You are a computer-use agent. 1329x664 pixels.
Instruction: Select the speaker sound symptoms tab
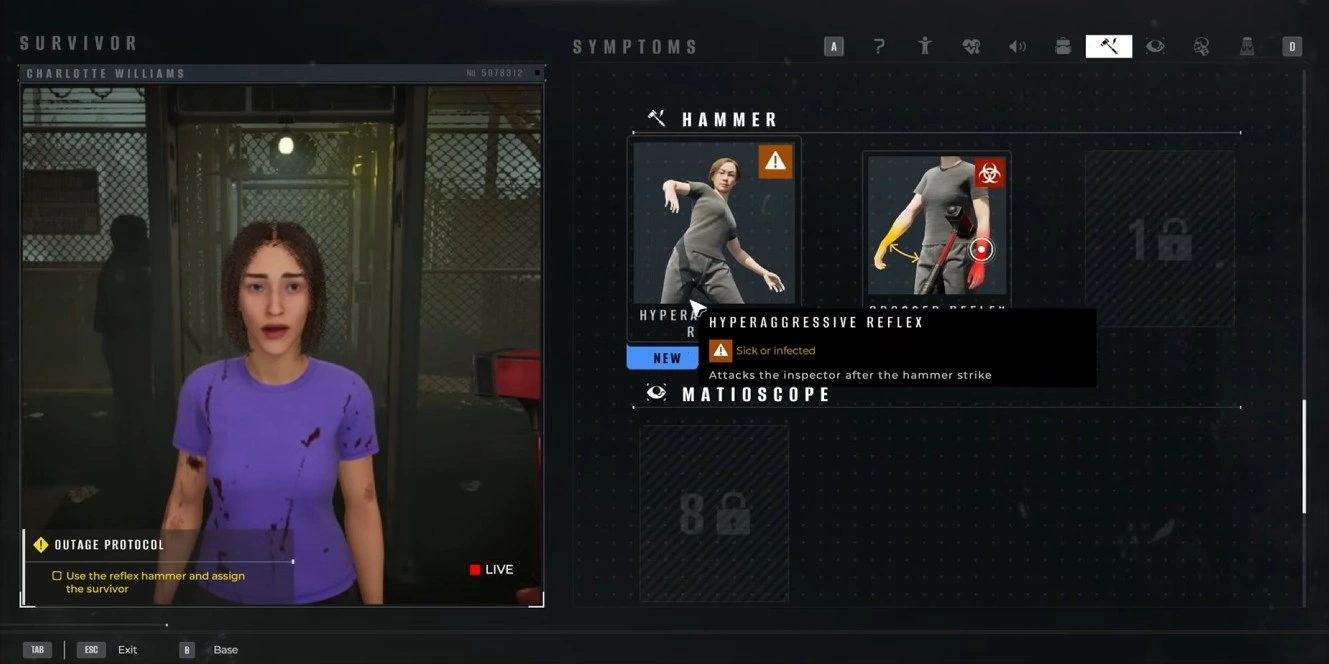coord(1017,46)
